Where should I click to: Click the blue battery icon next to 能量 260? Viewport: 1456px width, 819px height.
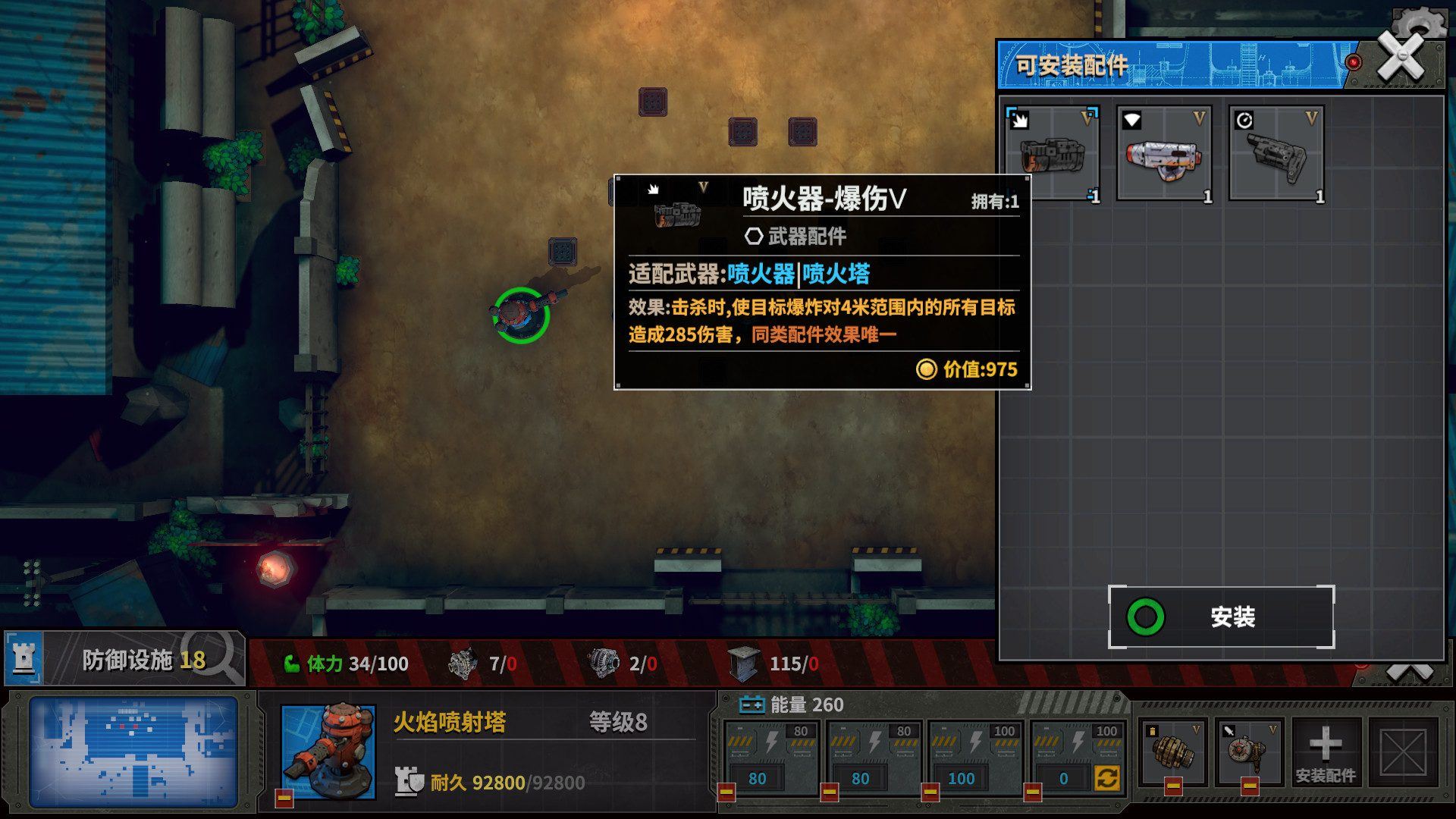coord(753,704)
